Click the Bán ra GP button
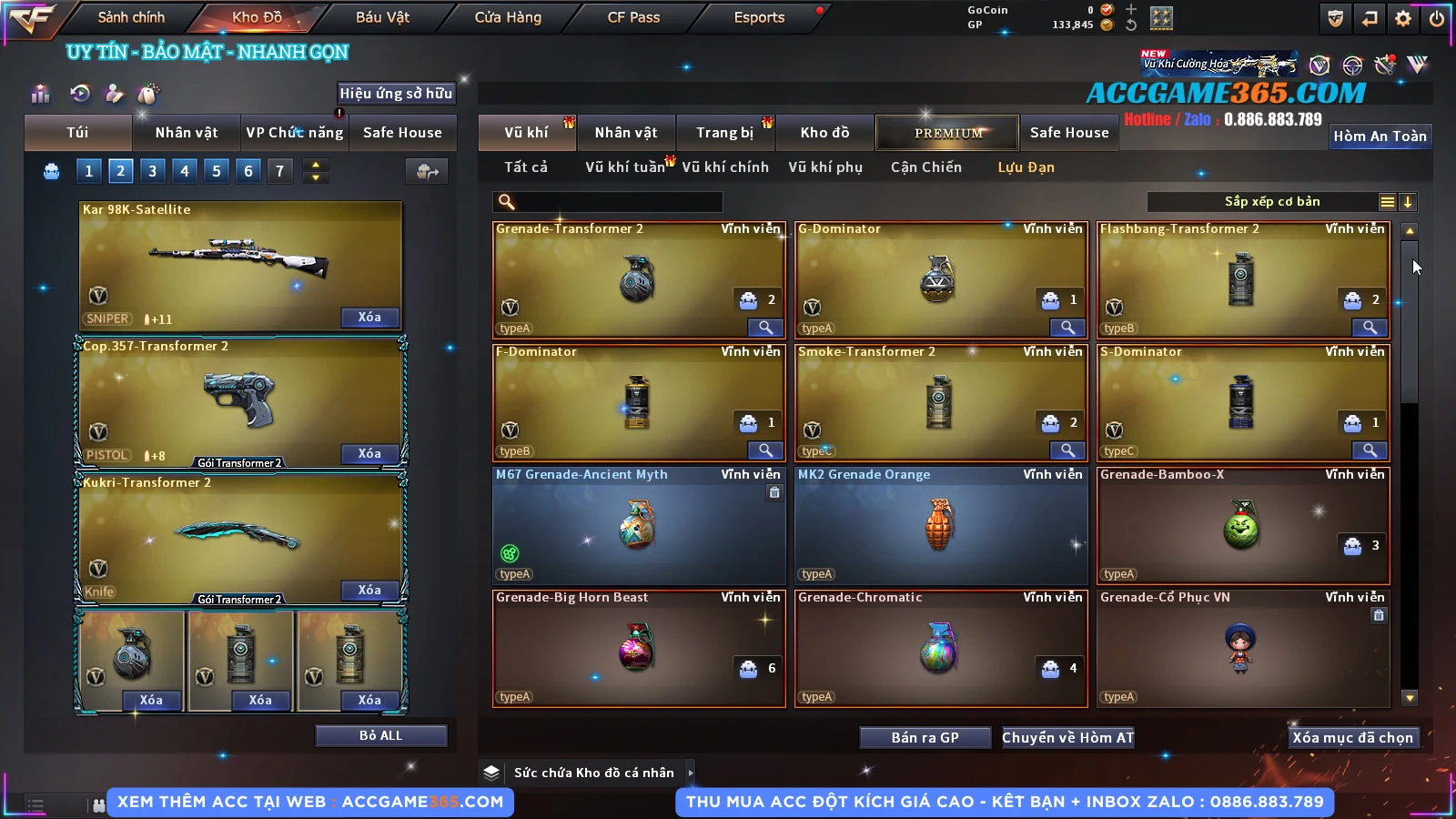The image size is (1456, 819). [x=925, y=737]
